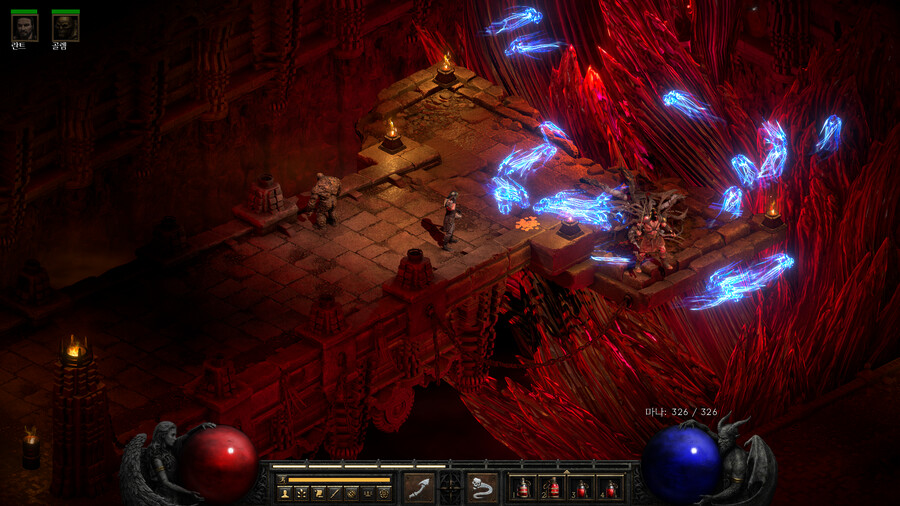This screenshot has width=900, height=506.
Task: Select the bearded mercenary portrait
Action: click(24, 27)
